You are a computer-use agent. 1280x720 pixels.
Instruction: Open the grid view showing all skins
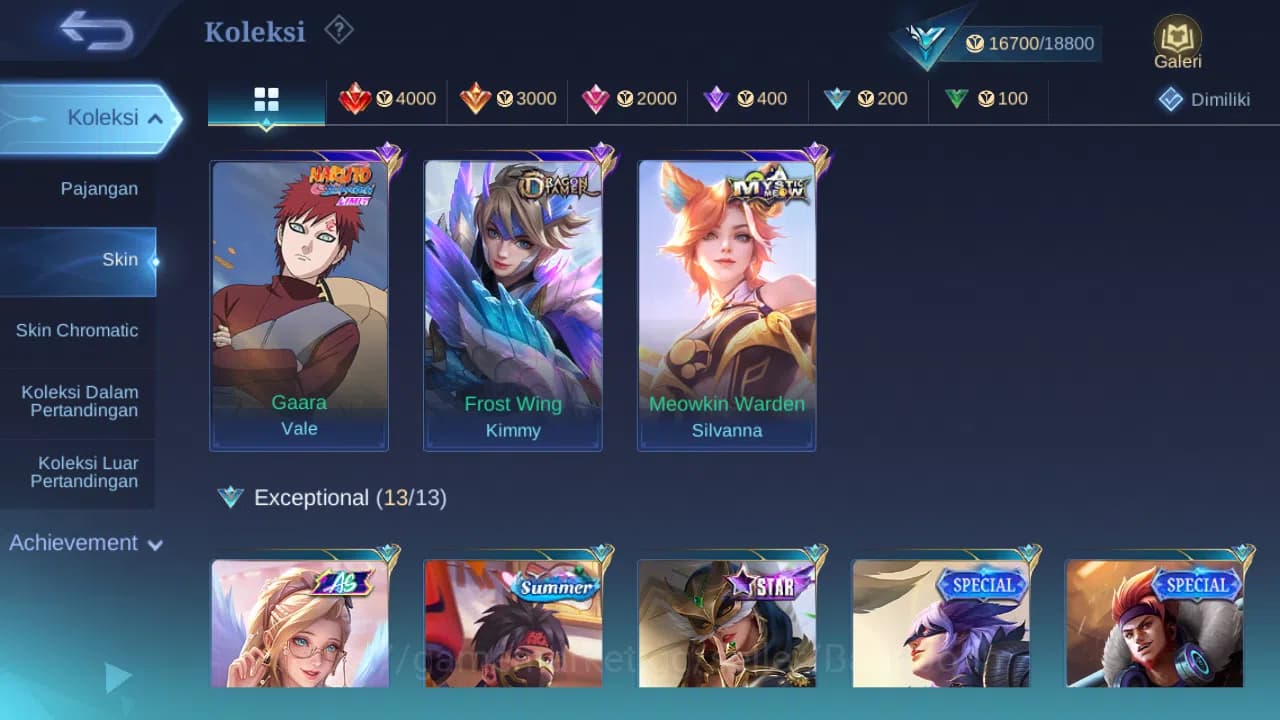(266, 99)
